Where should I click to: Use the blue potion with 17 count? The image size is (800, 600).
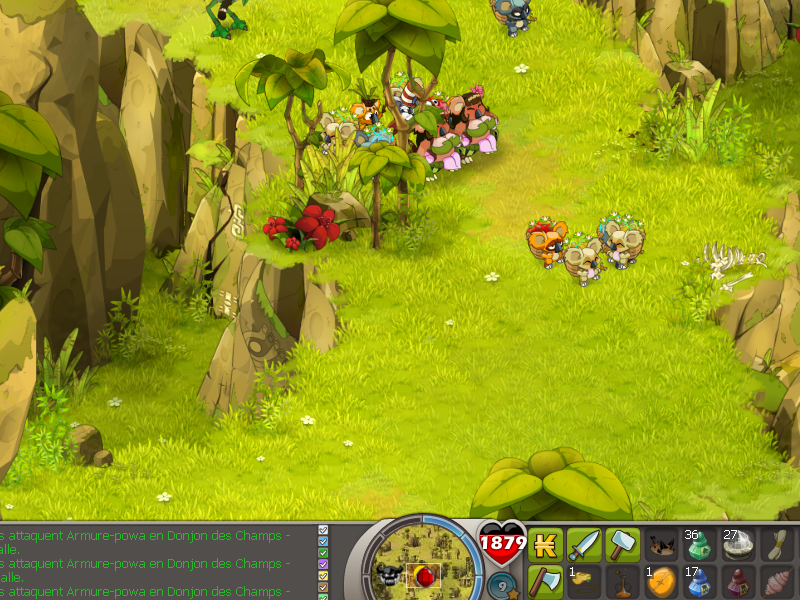point(699,581)
